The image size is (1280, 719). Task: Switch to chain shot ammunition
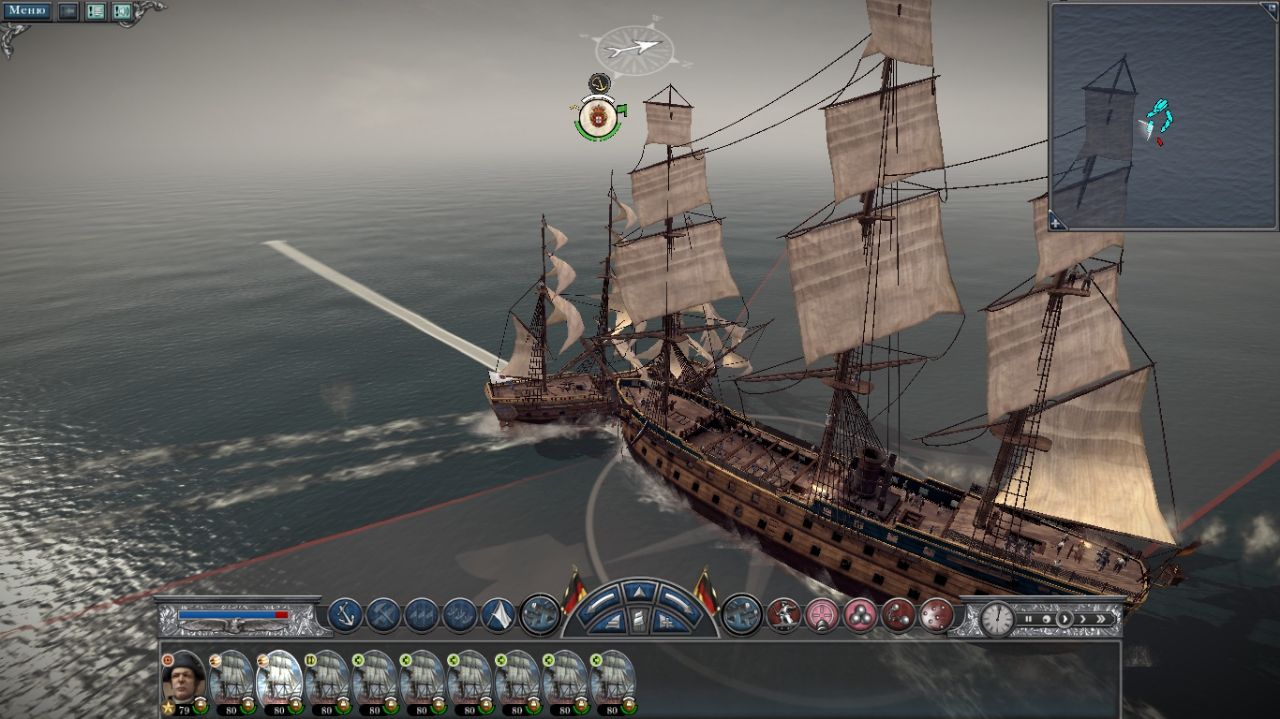[x=897, y=614]
